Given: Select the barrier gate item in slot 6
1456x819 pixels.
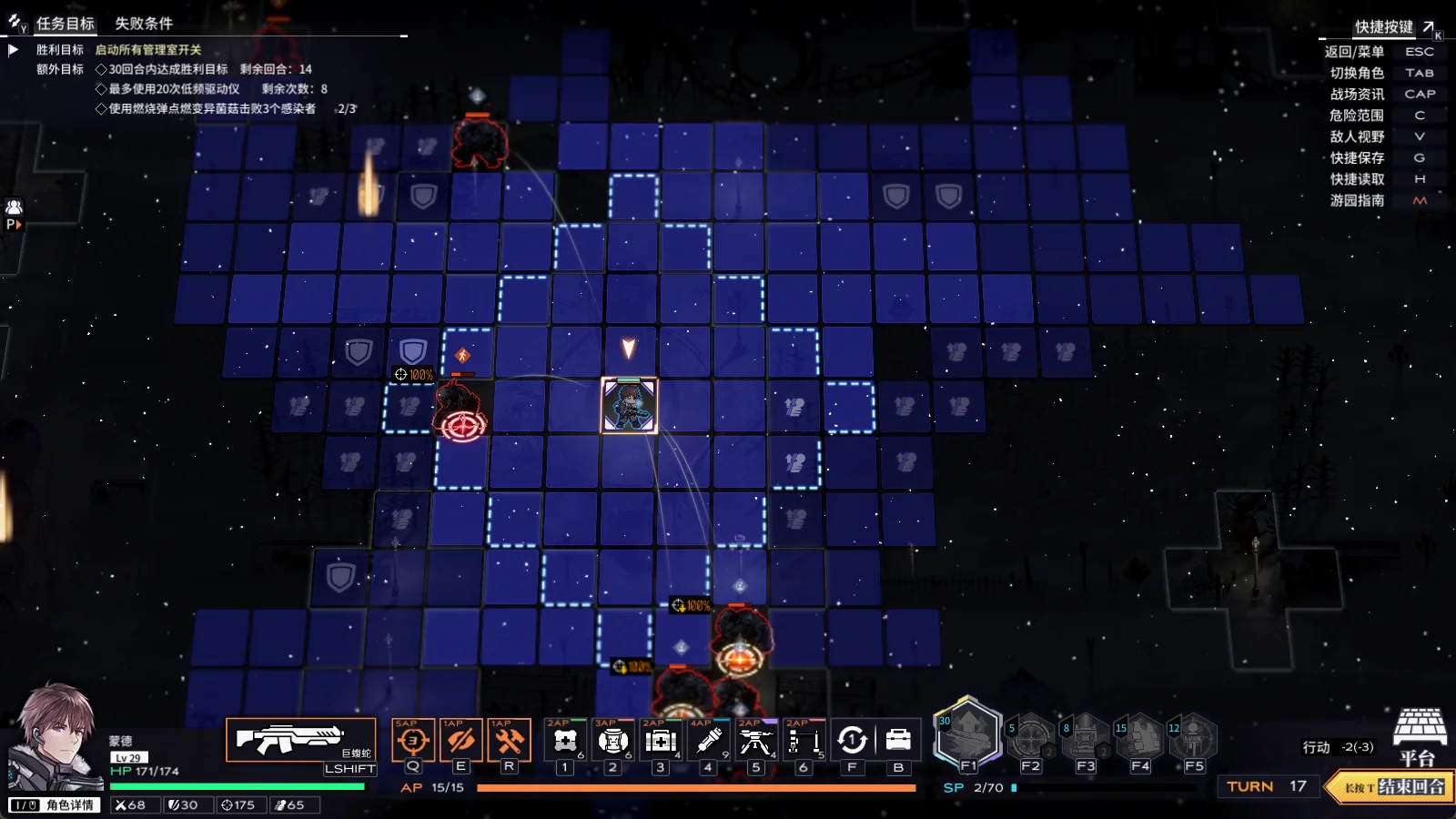Looking at the screenshot, I should [x=803, y=742].
